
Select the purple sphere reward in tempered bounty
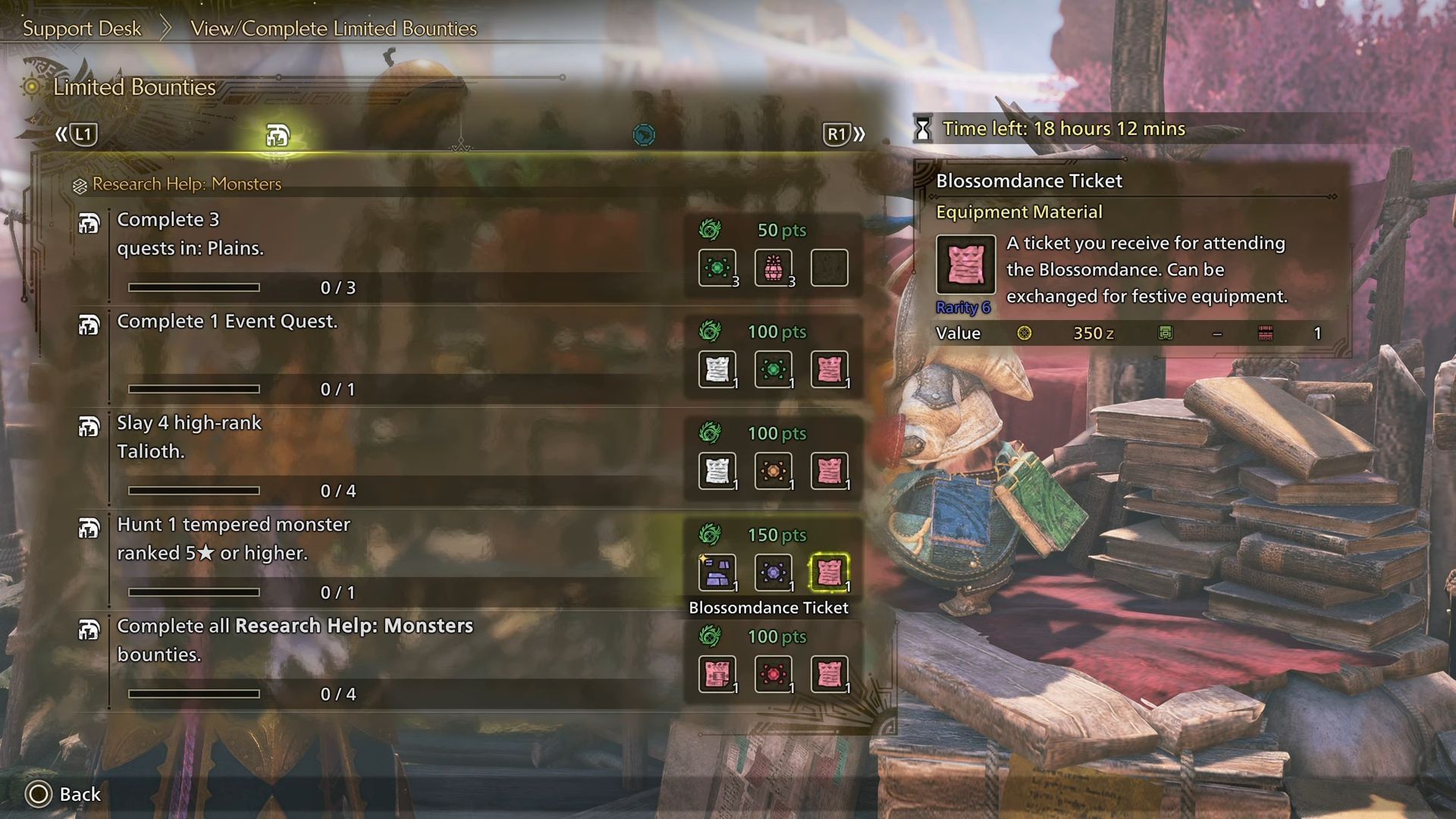pos(773,573)
